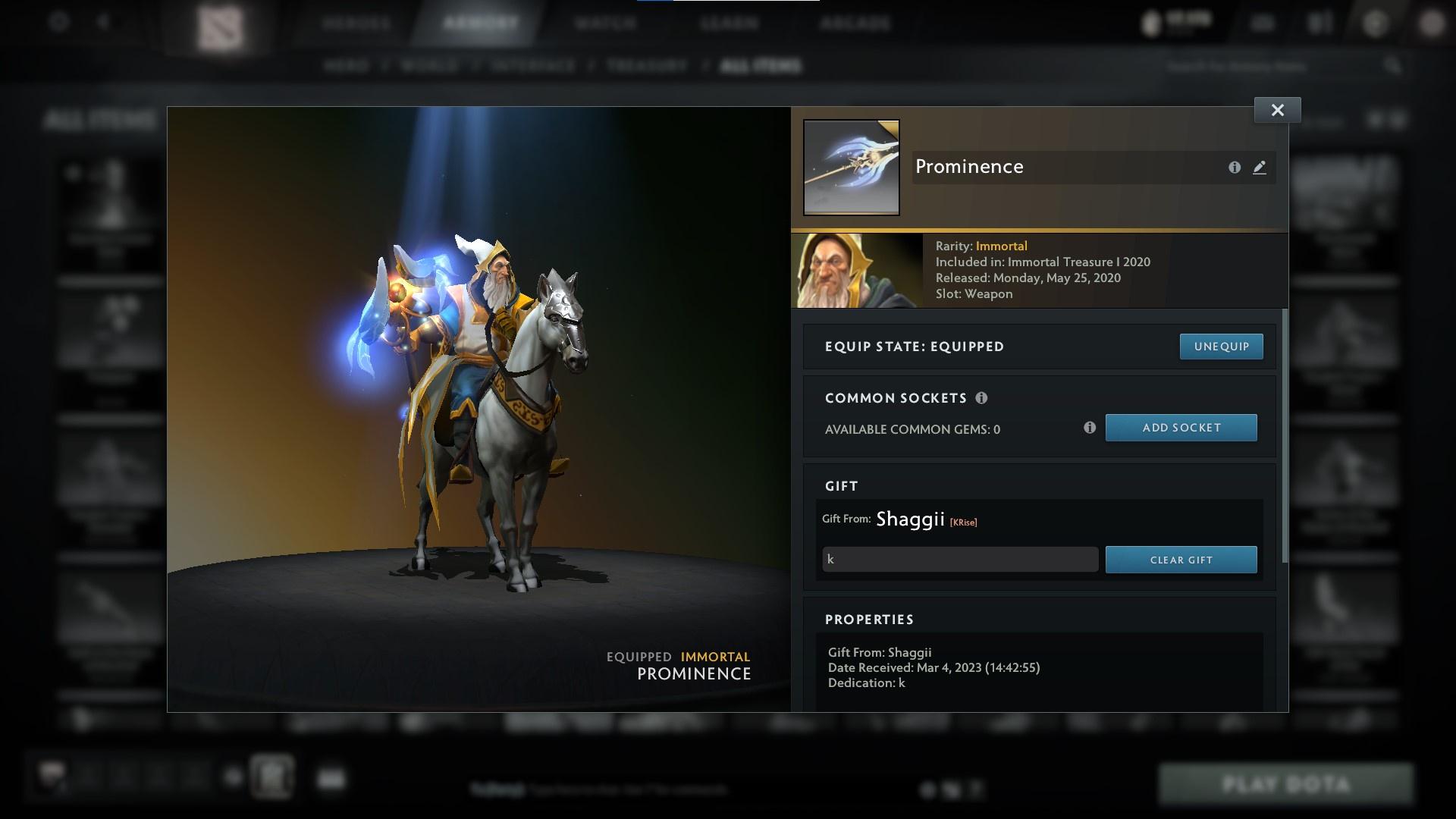Click the Dota 2 logo in the header
Image resolution: width=1456 pixels, height=819 pixels.
point(219,23)
